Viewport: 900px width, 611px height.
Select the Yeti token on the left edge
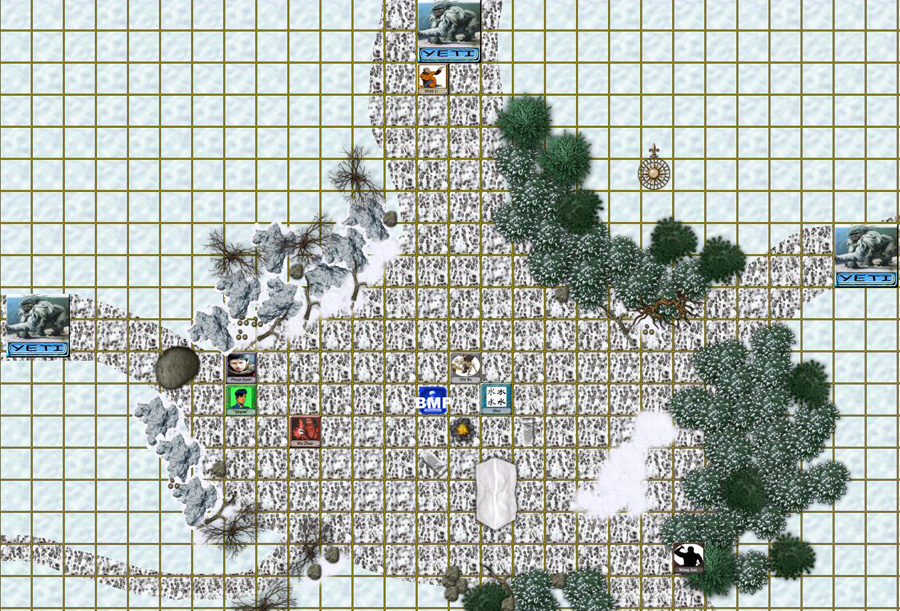tap(38, 325)
